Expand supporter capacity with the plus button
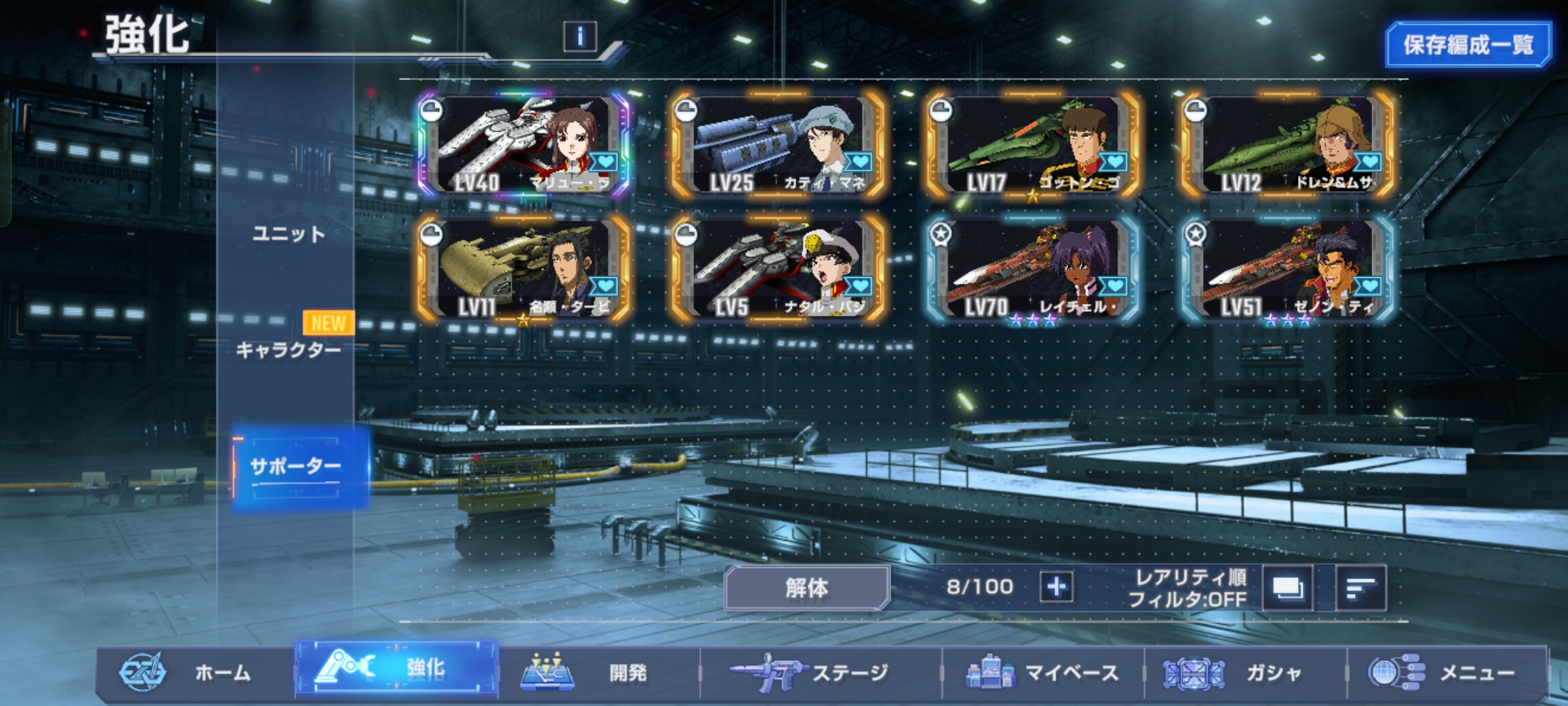This screenshot has width=1568, height=706. [1056, 586]
